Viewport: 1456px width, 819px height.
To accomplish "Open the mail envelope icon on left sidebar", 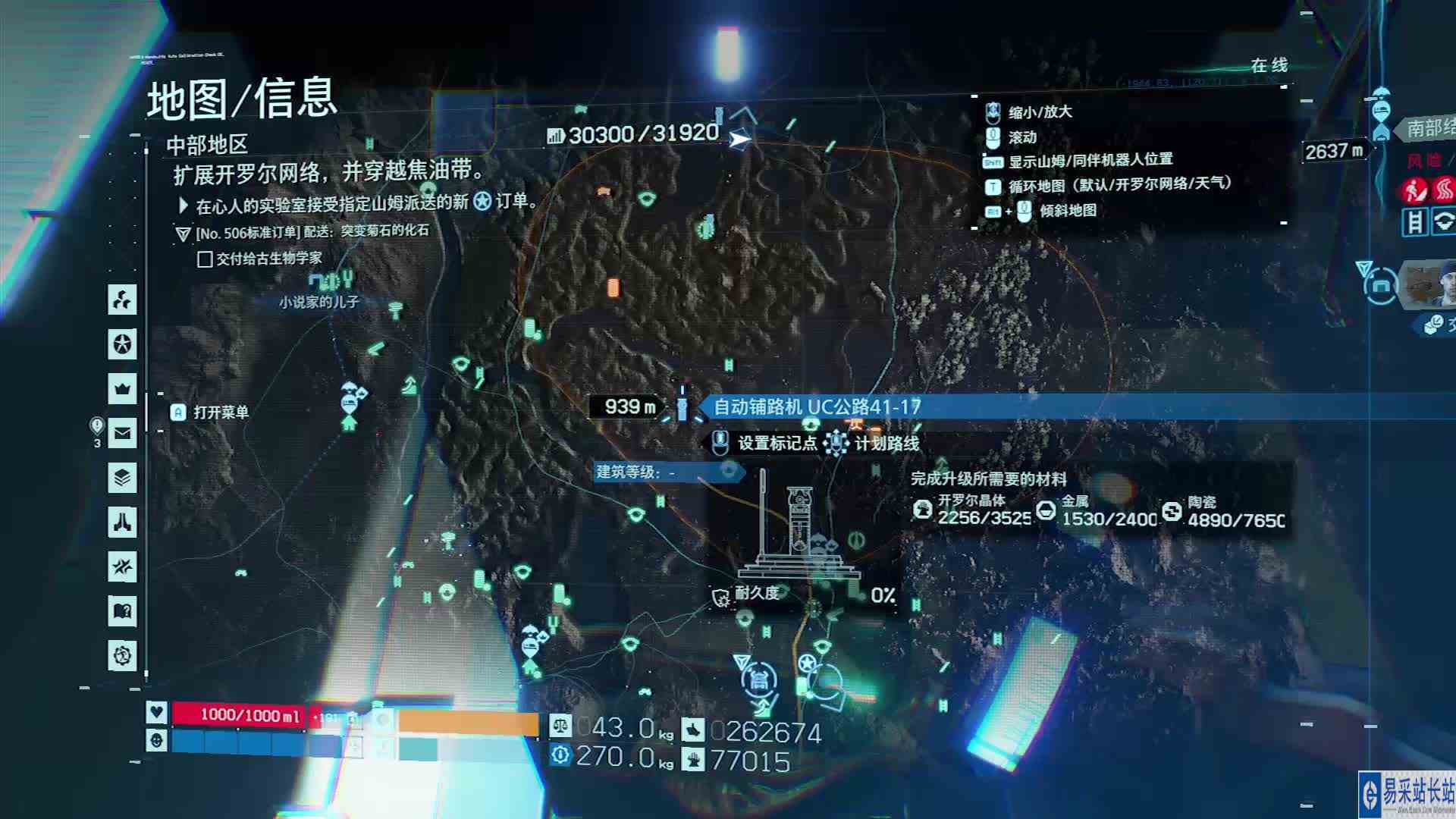I will (x=122, y=431).
